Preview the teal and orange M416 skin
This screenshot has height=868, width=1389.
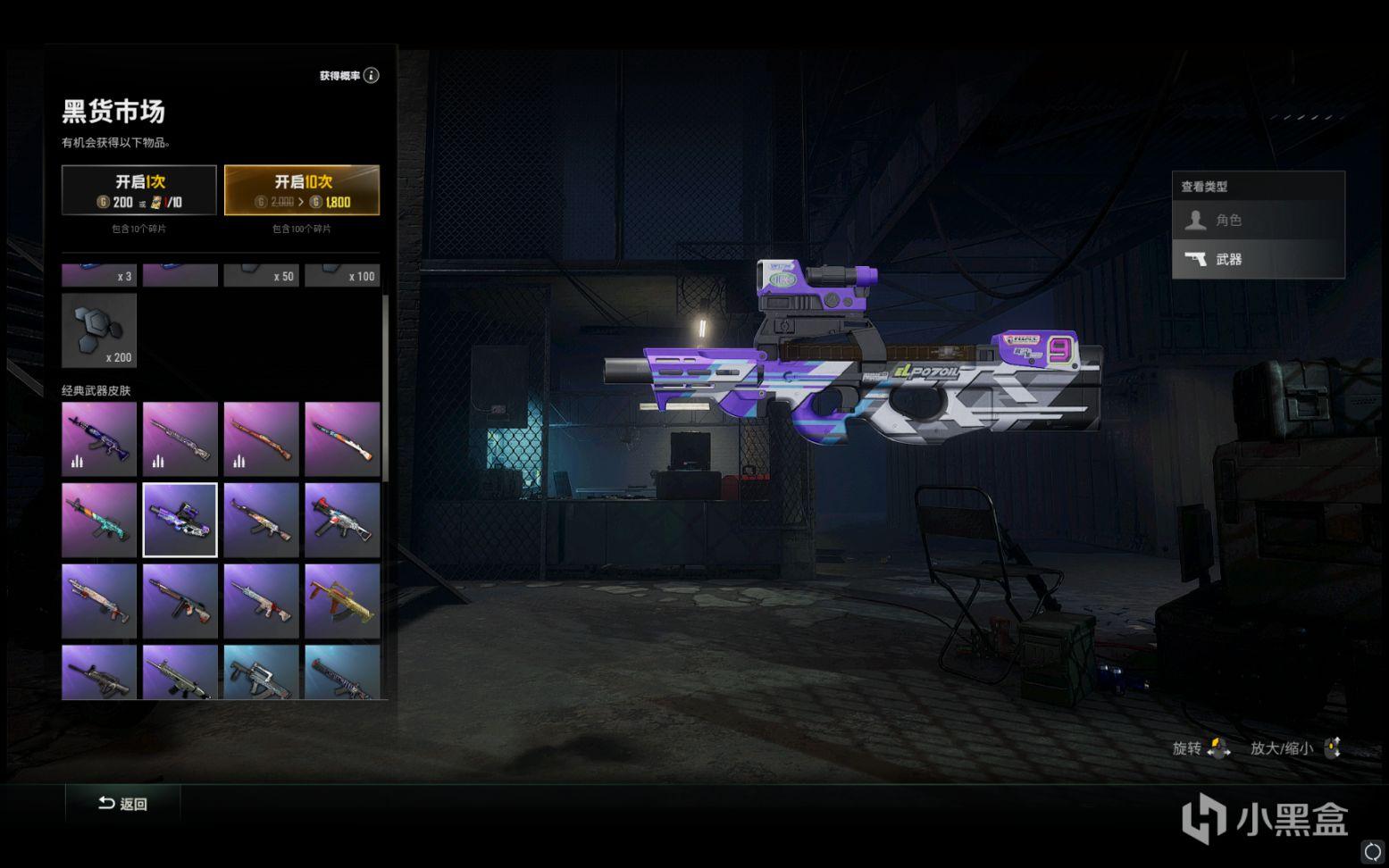click(99, 520)
